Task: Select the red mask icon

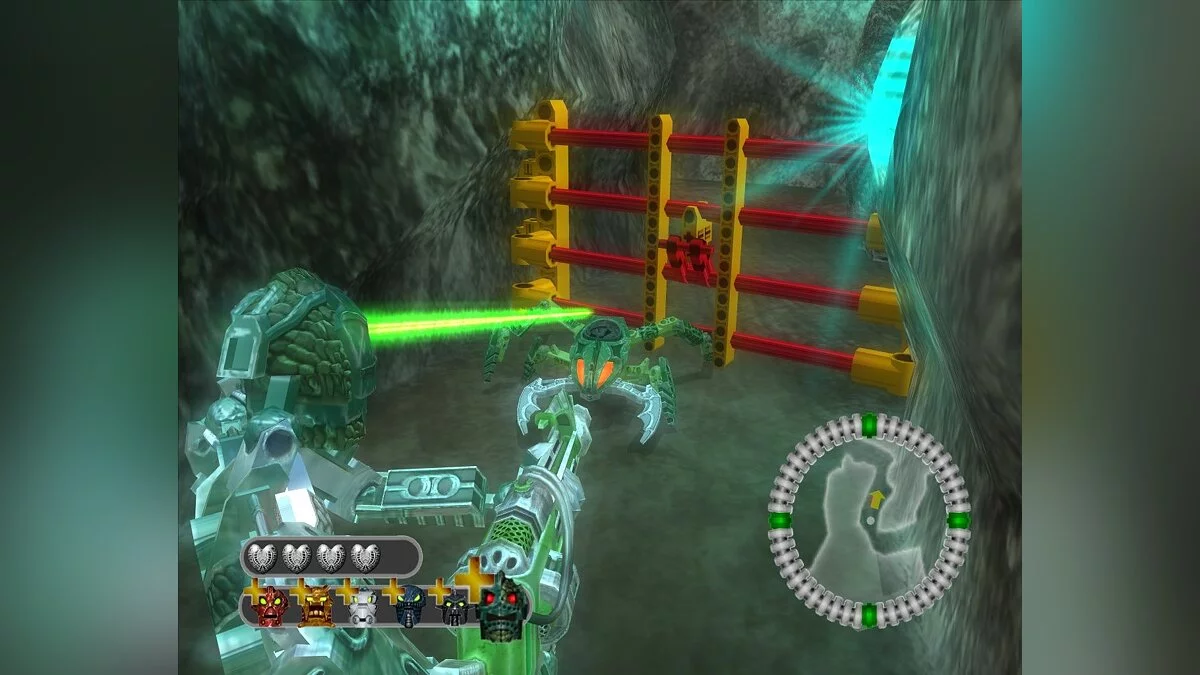Action: point(270,606)
